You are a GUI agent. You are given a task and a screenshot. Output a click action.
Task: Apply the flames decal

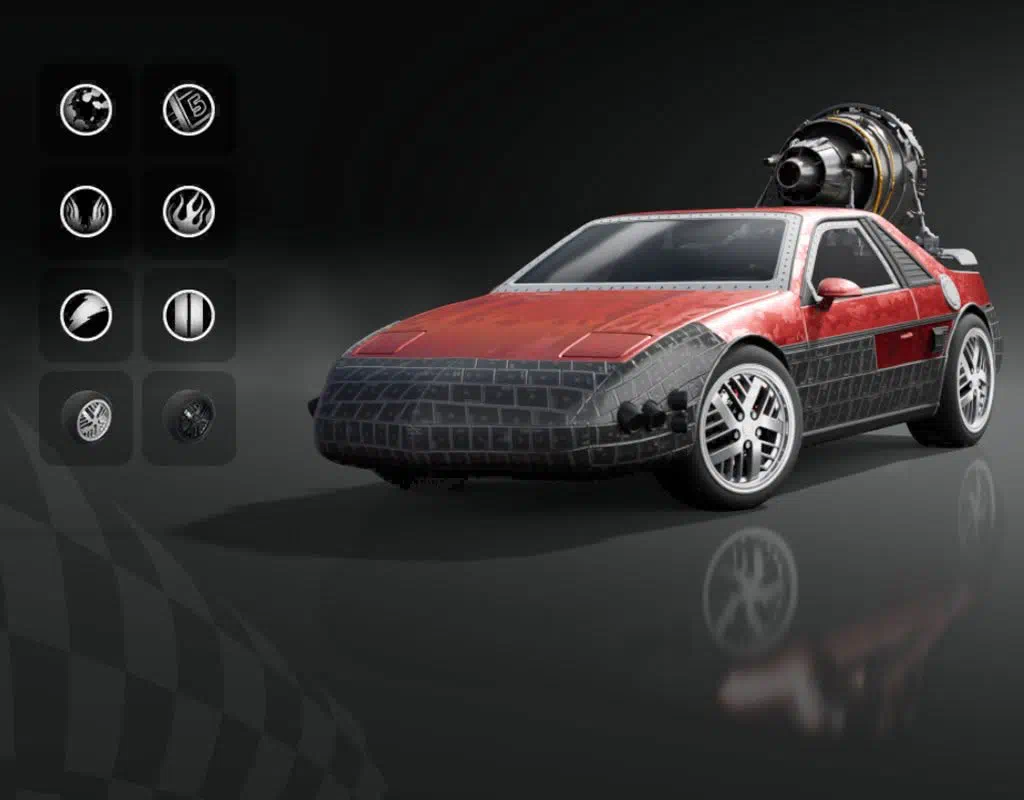tap(189, 212)
